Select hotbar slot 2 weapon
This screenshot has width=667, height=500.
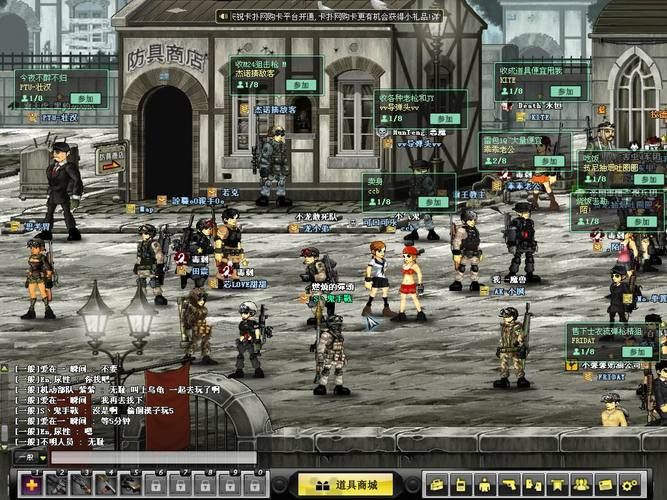pos(56,485)
